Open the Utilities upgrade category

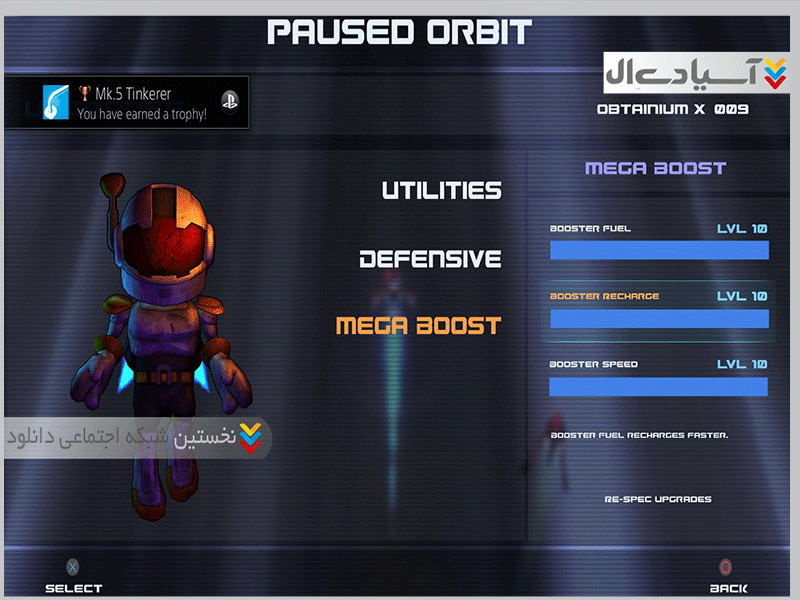click(x=441, y=190)
